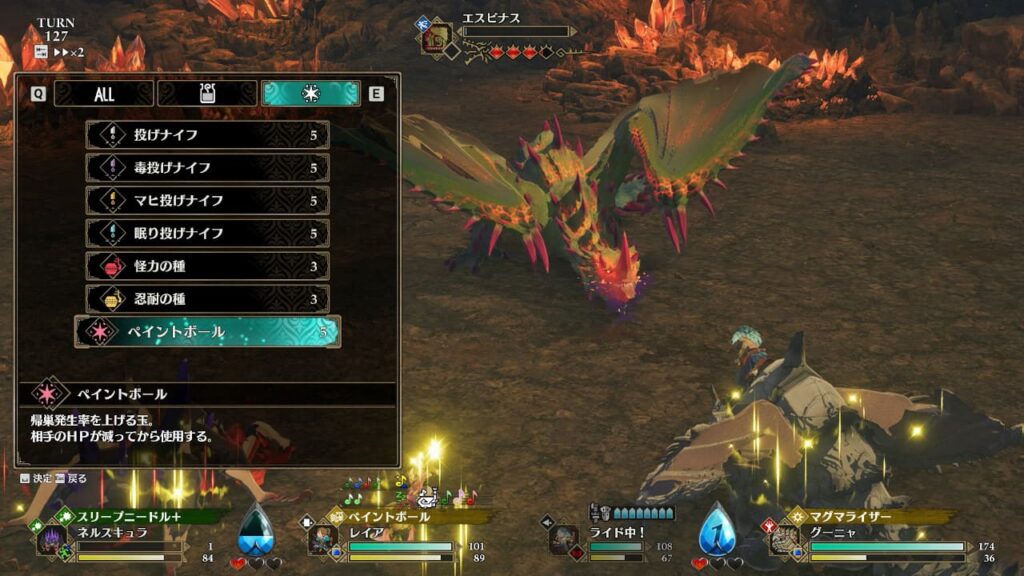Confirm the highlighted ペイントボール item
The image size is (1024, 576).
click(208, 332)
